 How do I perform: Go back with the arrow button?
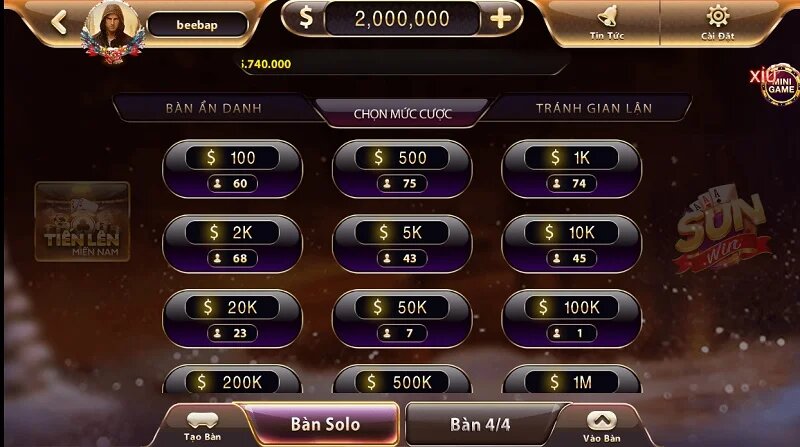tap(59, 22)
